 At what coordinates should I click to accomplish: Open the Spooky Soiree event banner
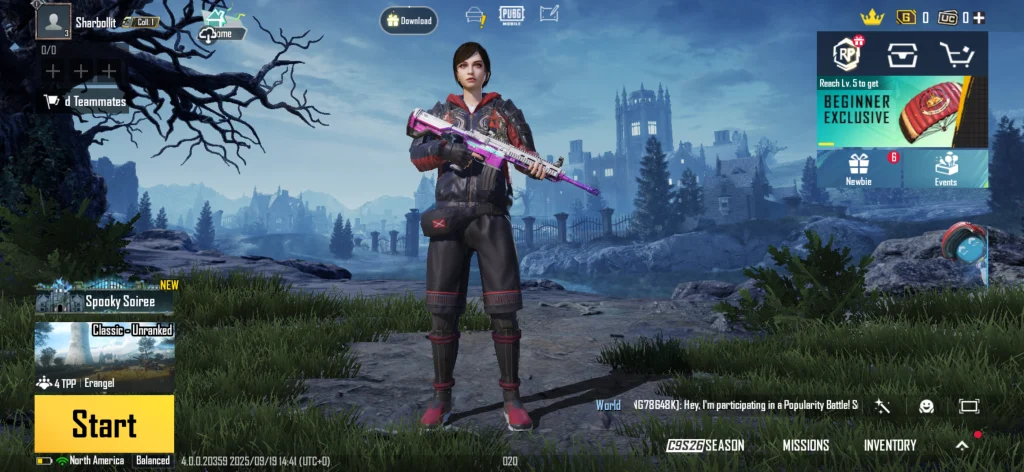tap(106, 300)
